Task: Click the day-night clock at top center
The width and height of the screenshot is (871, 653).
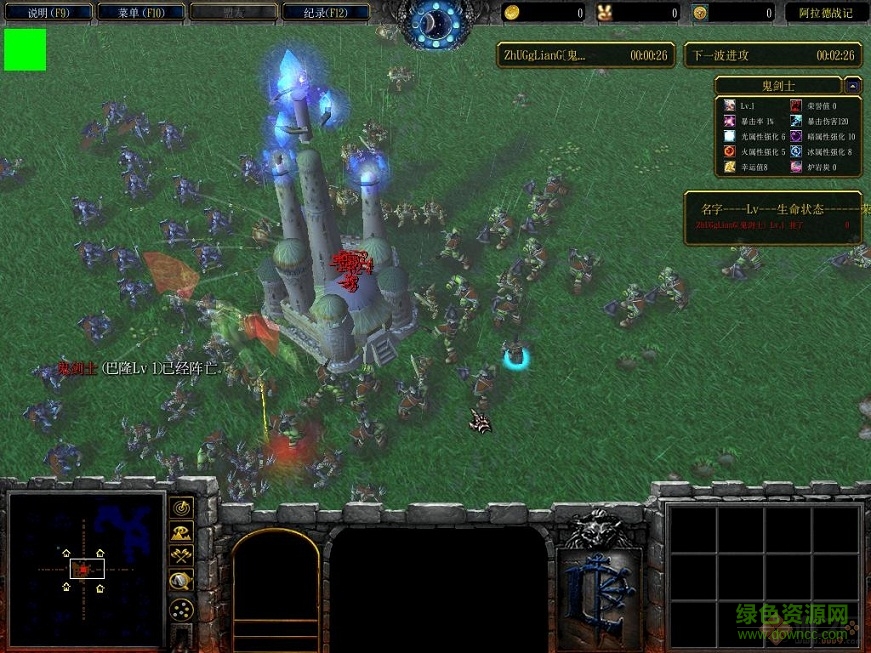Action: click(437, 22)
